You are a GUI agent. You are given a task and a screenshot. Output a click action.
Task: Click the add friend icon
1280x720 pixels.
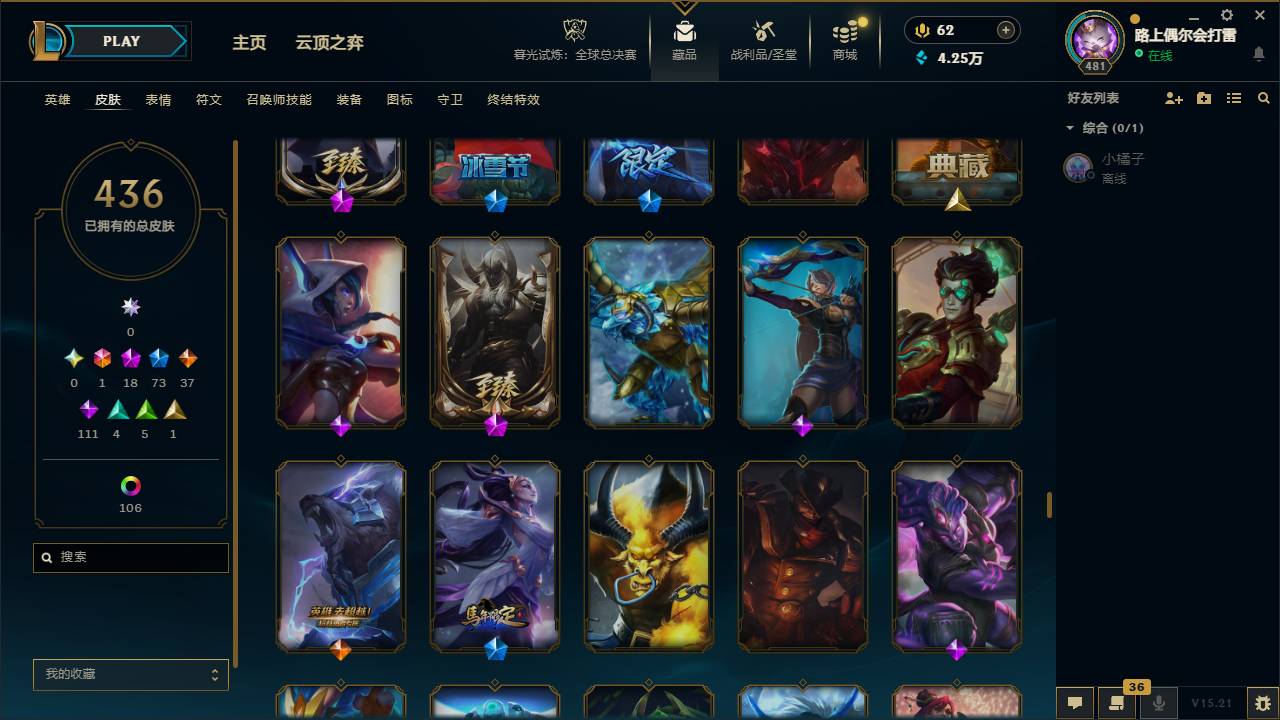tap(1172, 98)
